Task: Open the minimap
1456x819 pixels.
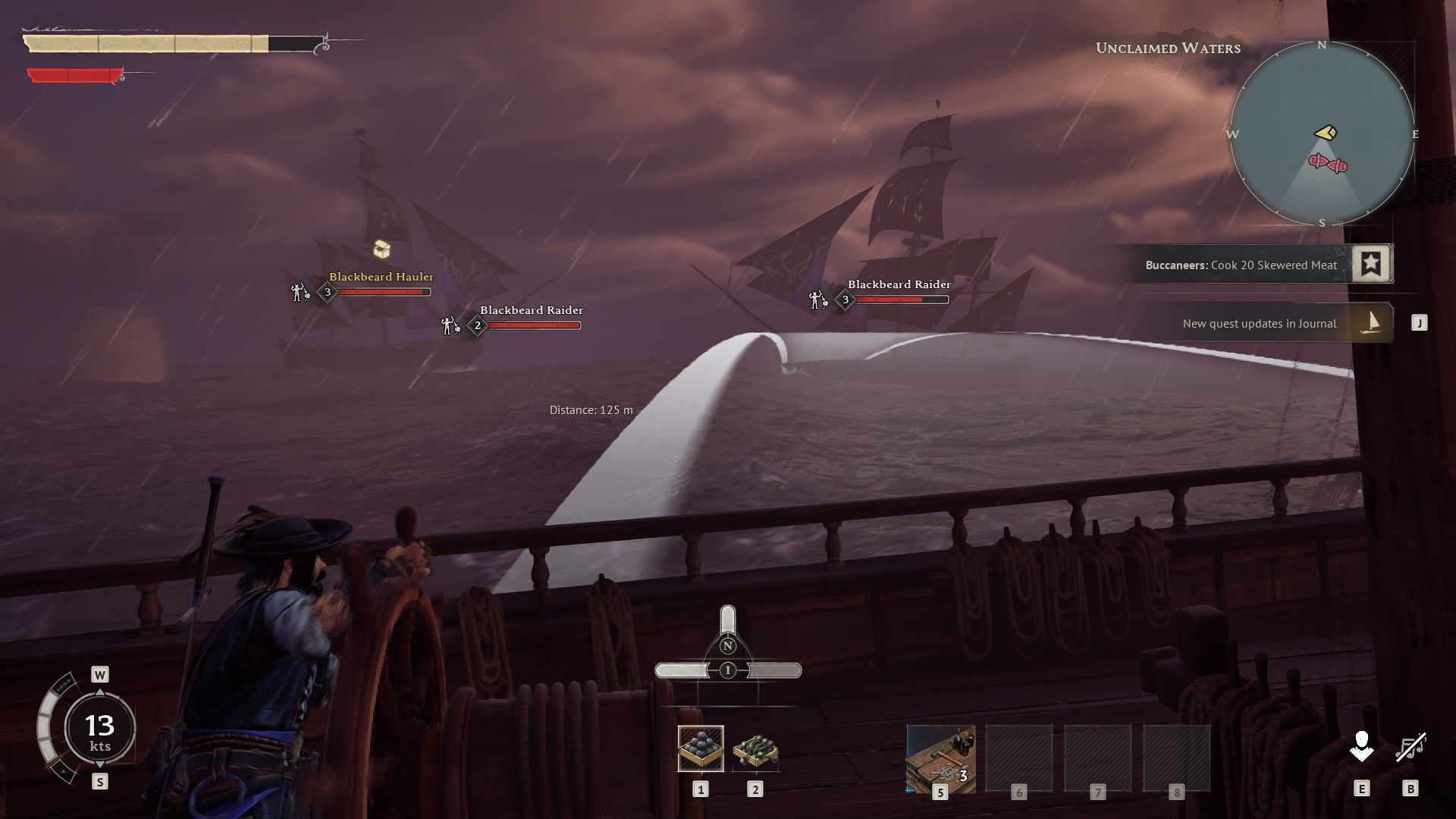Action: point(1322,134)
